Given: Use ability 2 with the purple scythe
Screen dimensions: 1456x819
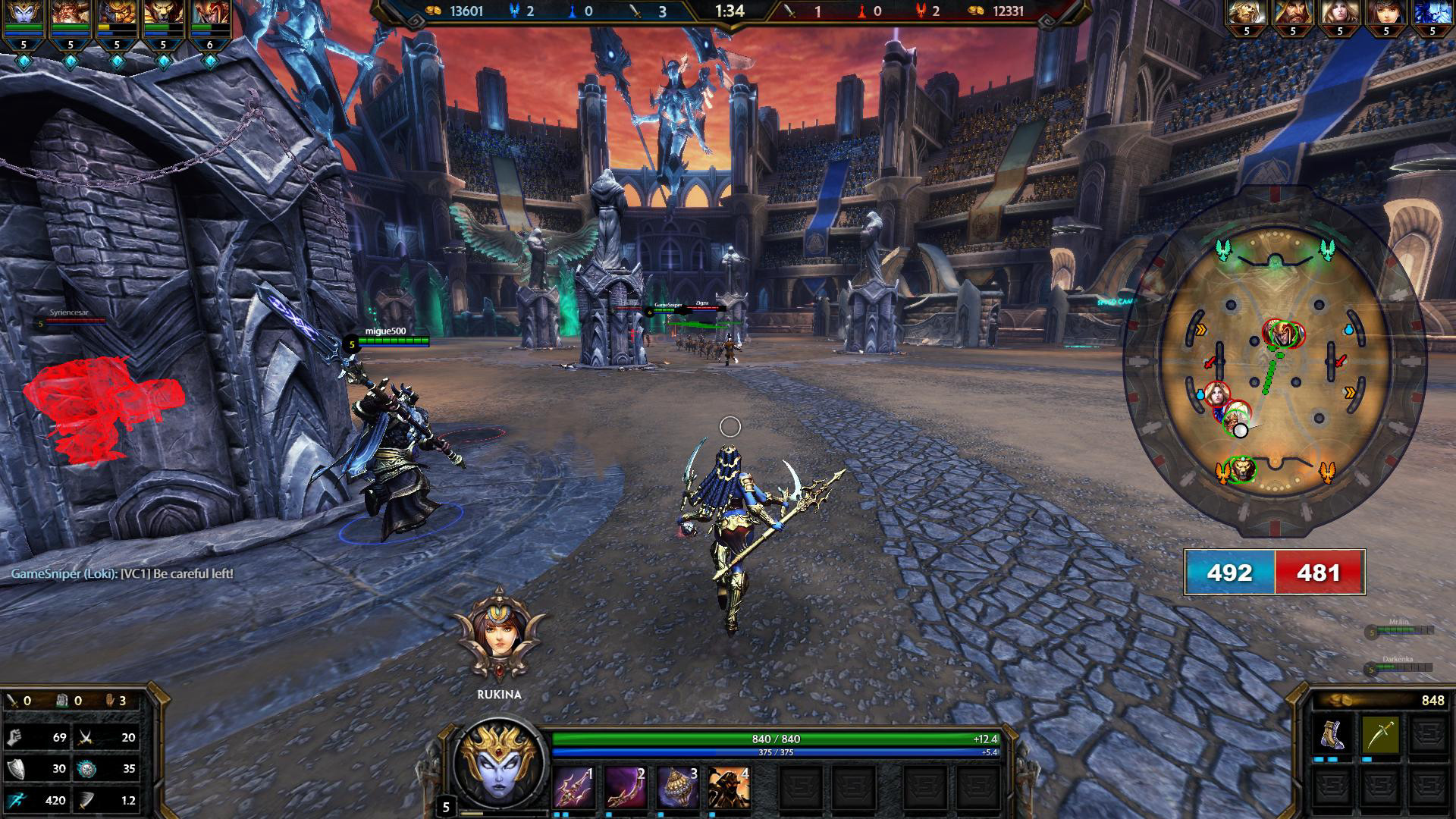Looking at the screenshot, I should (x=626, y=787).
